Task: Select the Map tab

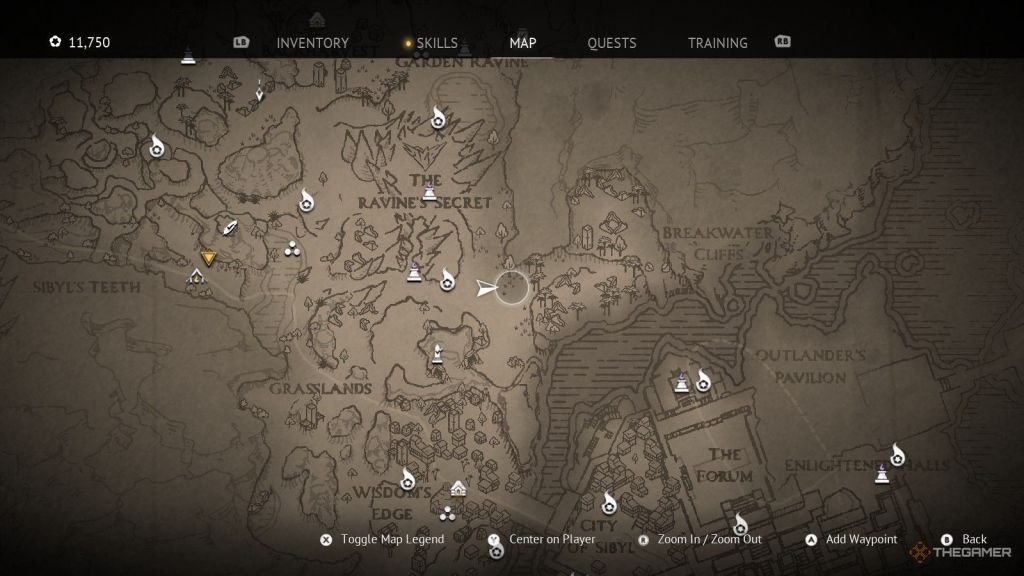Action: tap(522, 43)
